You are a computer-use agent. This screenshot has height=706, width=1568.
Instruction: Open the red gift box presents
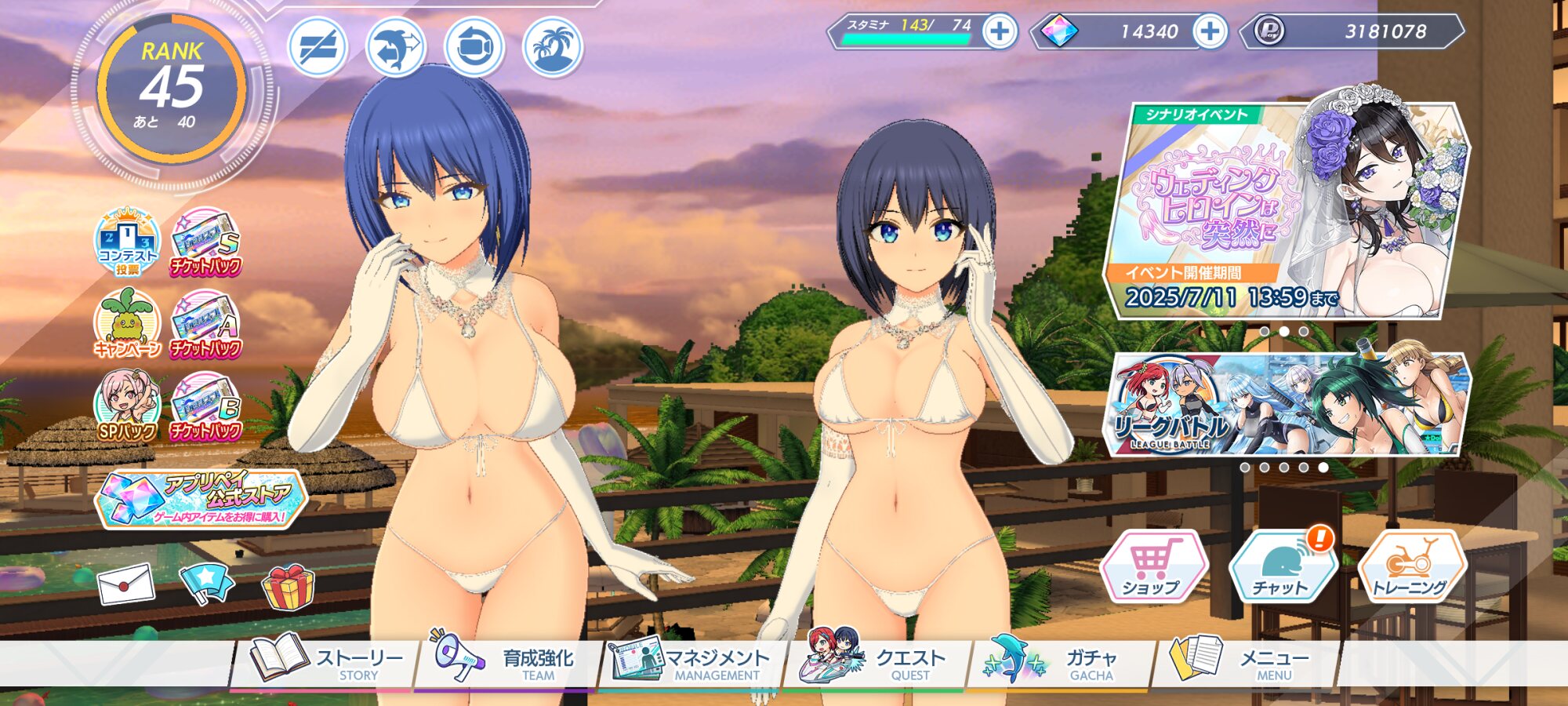coord(288,587)
